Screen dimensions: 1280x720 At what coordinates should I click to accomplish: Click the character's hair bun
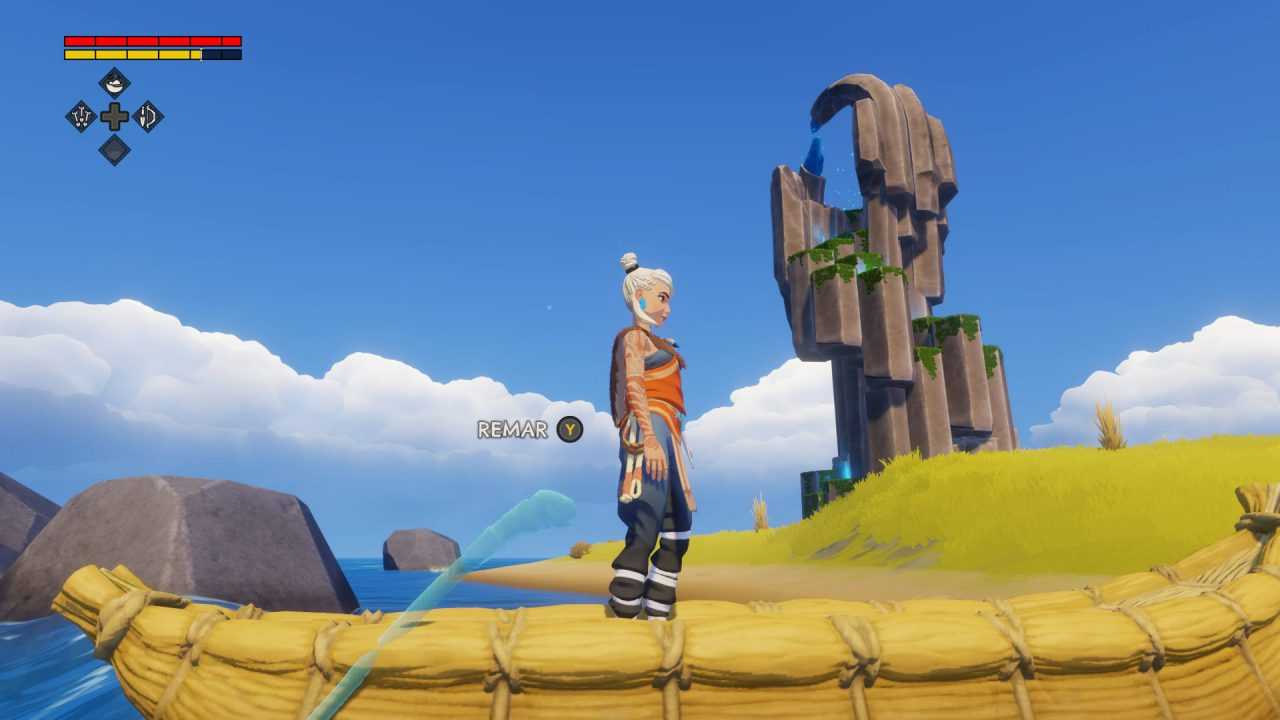[630, 258]
